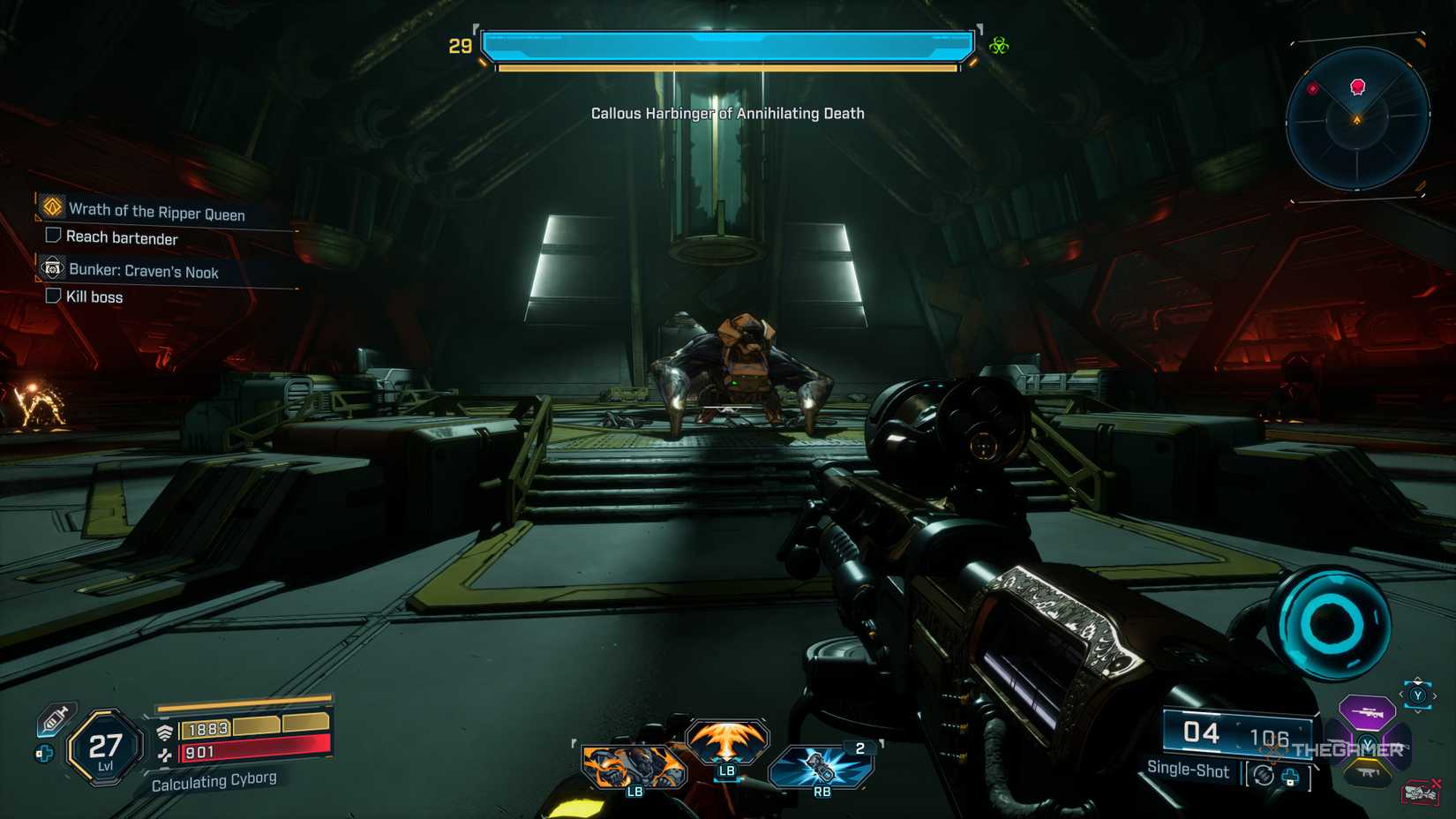
Task: Check the Kill boss objective box
Action: [x=53, y=296]
